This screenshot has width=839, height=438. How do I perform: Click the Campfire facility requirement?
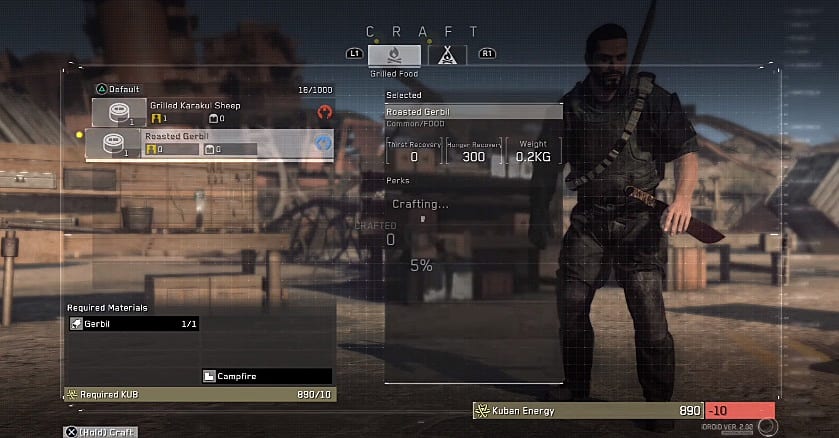click(266, 376)
